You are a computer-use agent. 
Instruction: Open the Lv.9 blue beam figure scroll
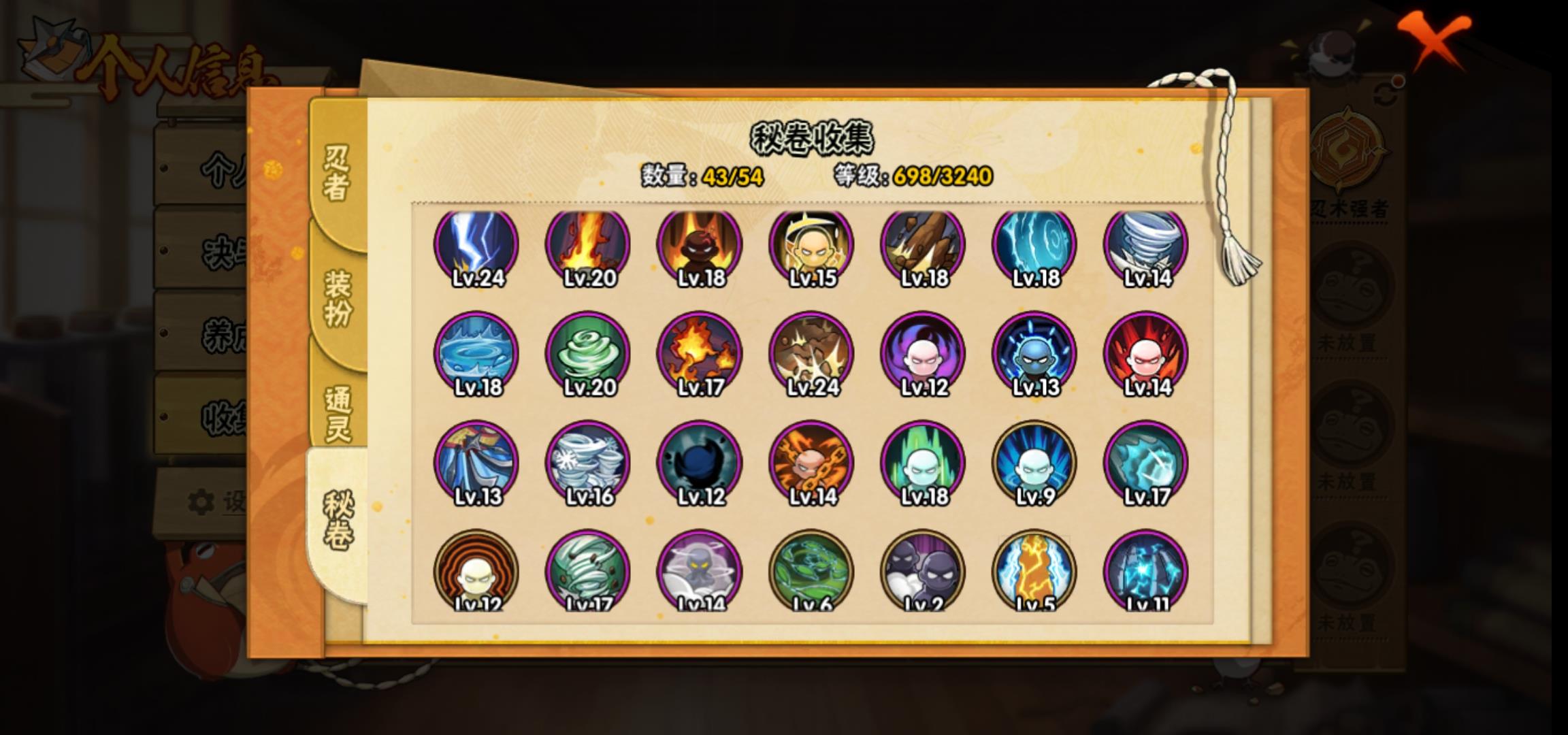(1034, 464)
